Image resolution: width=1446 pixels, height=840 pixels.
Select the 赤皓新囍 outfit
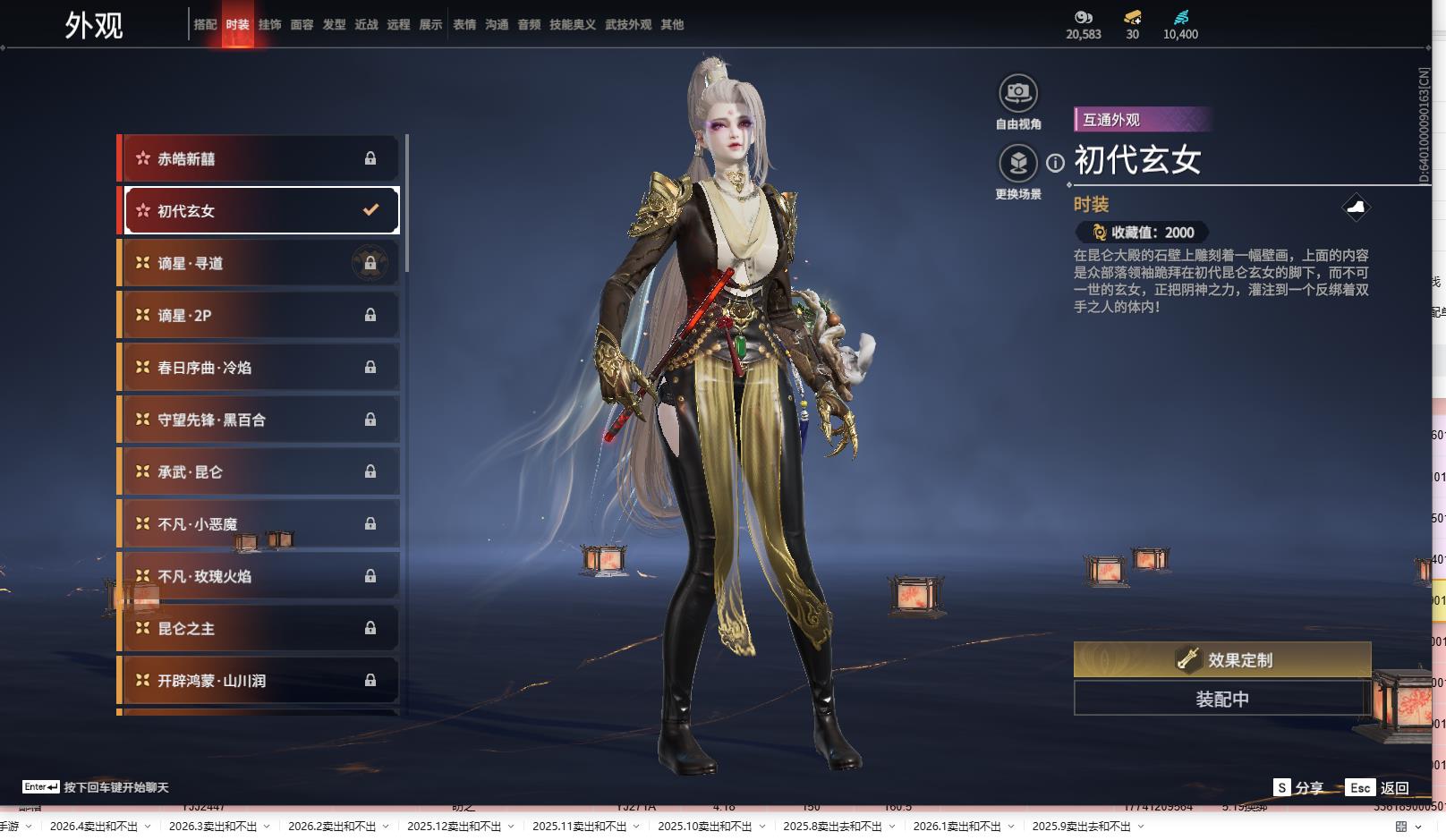[259, 159]
